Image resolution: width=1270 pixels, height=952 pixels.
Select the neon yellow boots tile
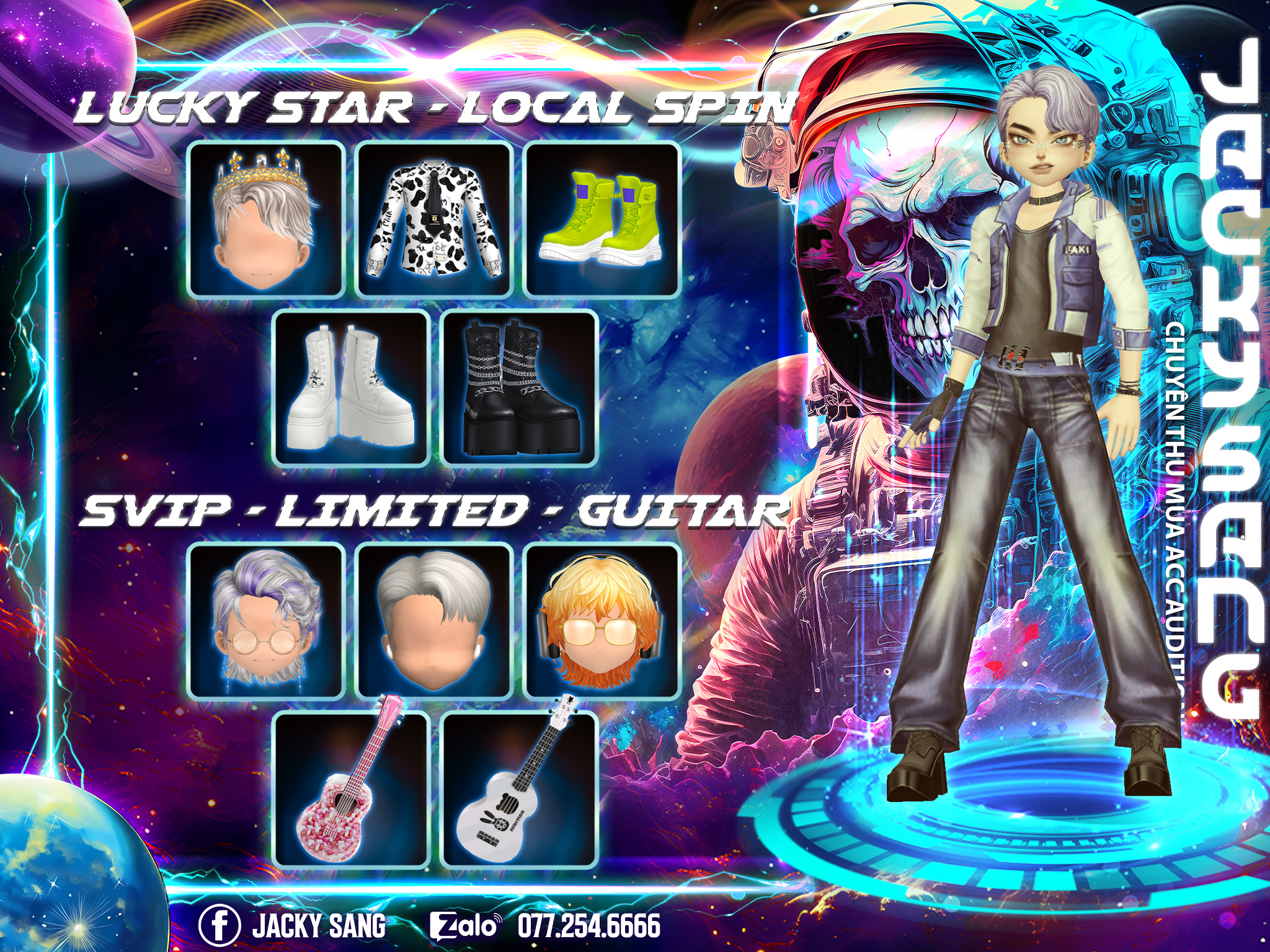pos(602,219)
